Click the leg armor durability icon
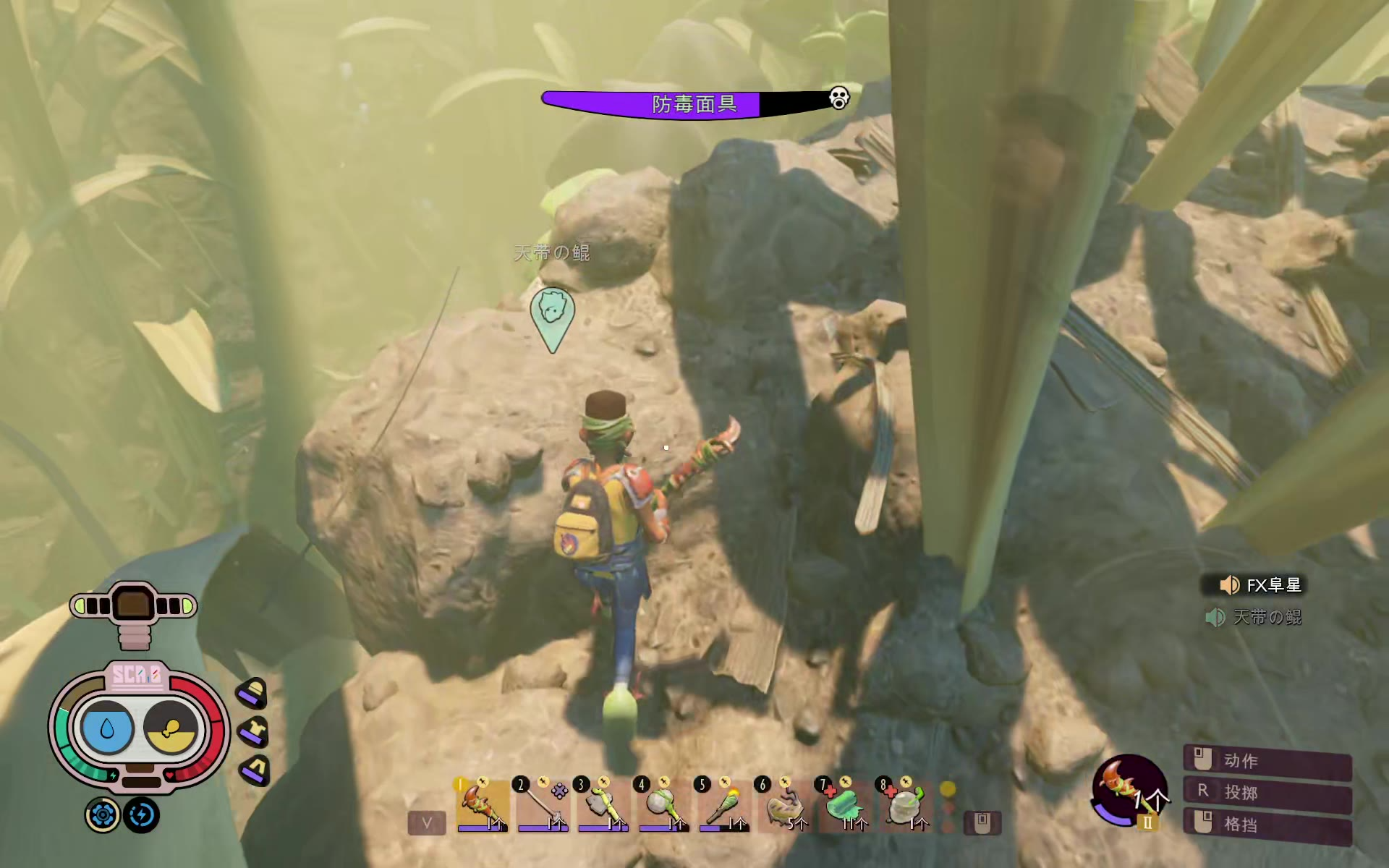Image resolution: width=1389 pixels, height=868 pixels. coord(255,769)
